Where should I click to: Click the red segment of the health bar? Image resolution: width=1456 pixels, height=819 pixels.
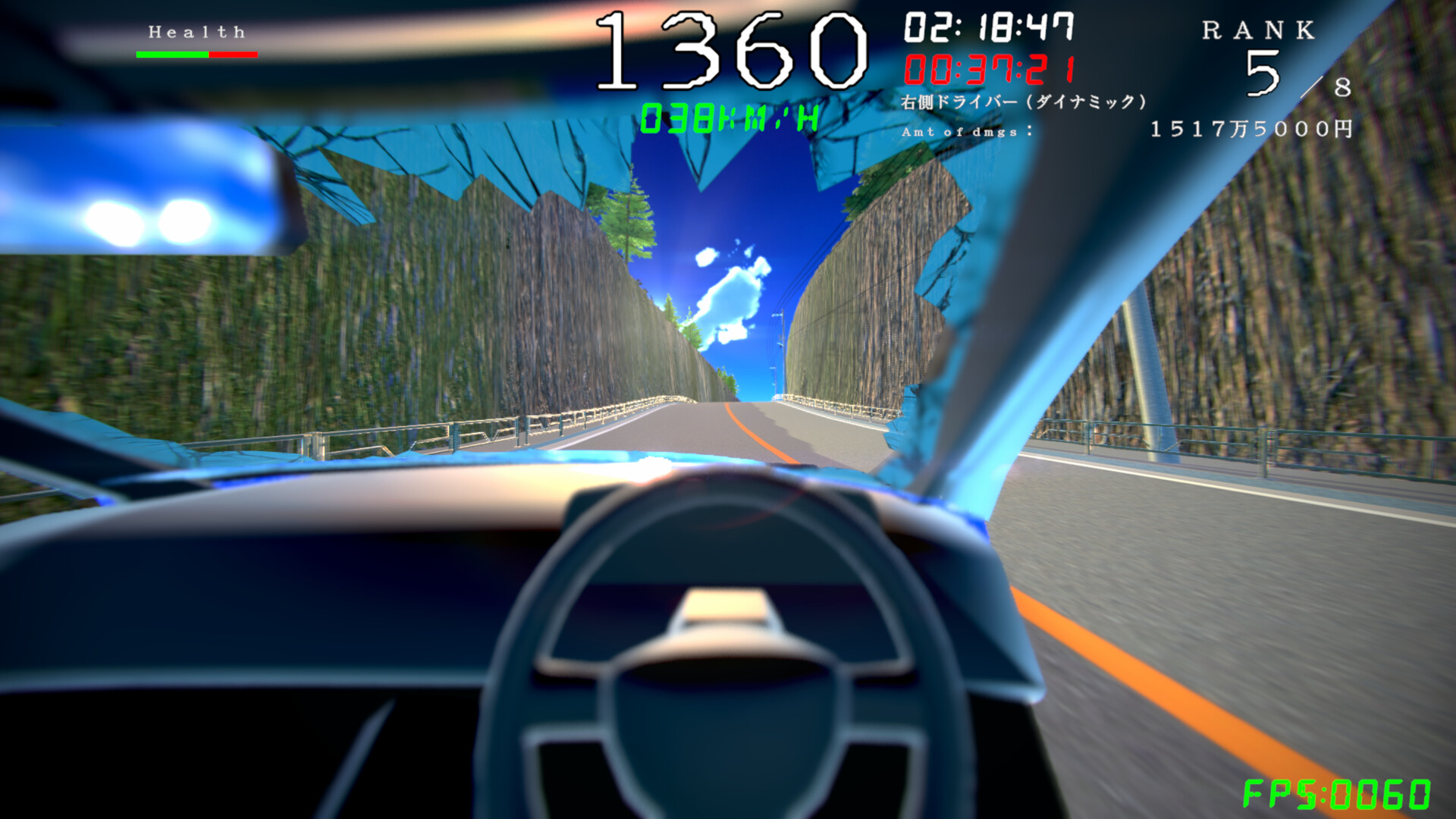234,53
